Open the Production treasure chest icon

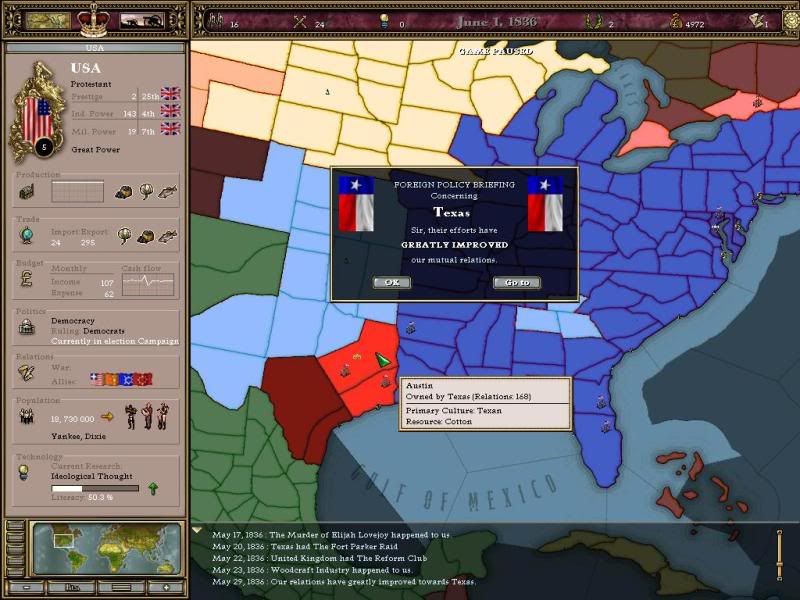pos(27,191)
